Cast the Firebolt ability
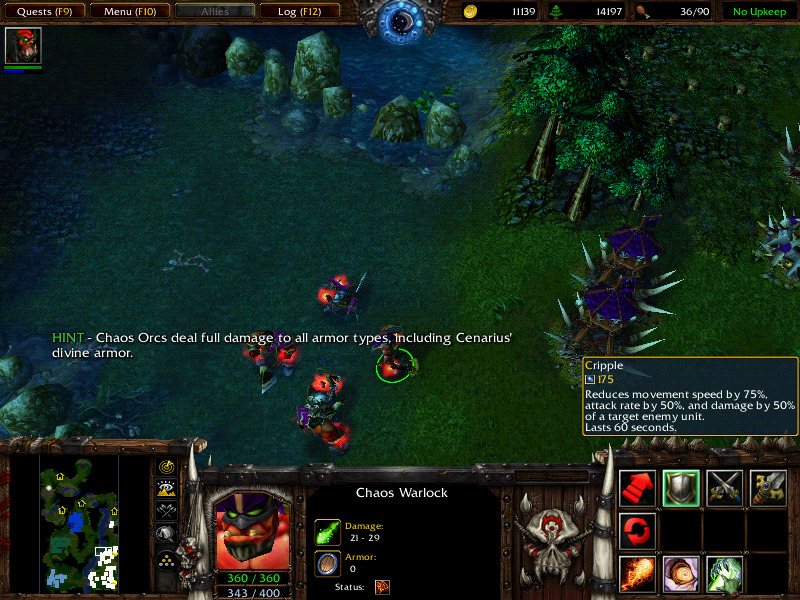This screenshot has width=800, height=600. (637, 575)
